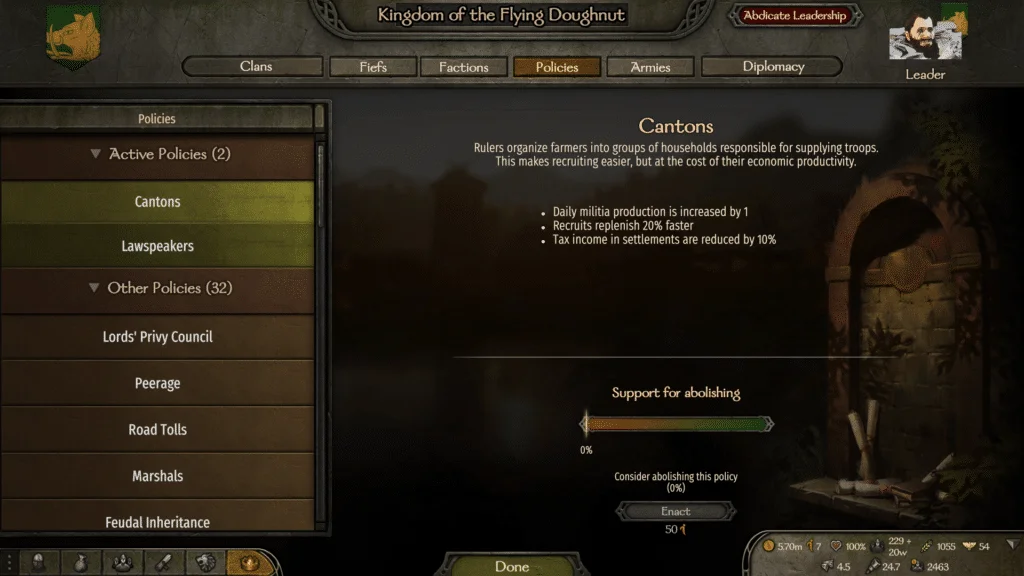Image resolution: width=1024 pixels, height=576 pixels.
Task: Click the Leader portrait
Action: 917,40
